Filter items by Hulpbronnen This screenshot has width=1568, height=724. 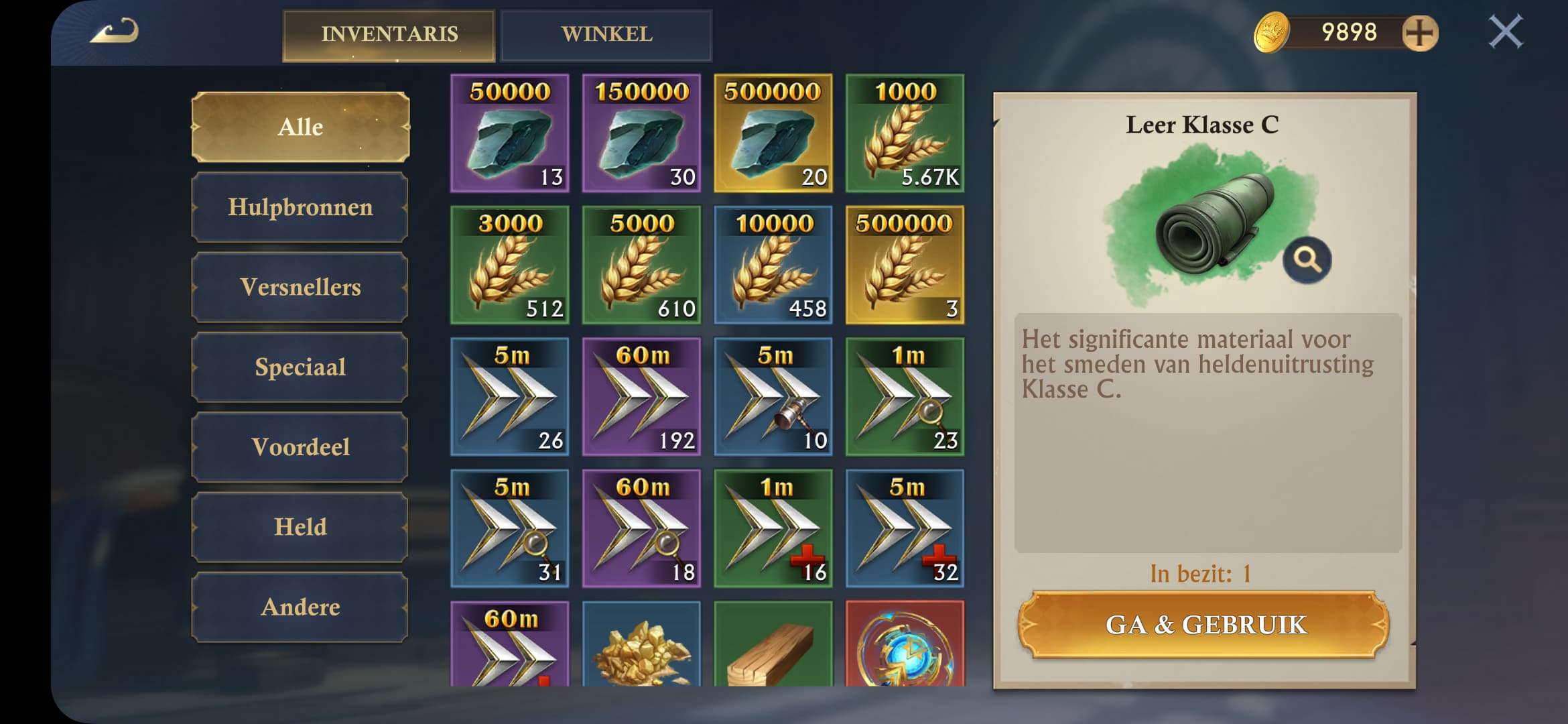pyautogui.click(x=300, y=207)
